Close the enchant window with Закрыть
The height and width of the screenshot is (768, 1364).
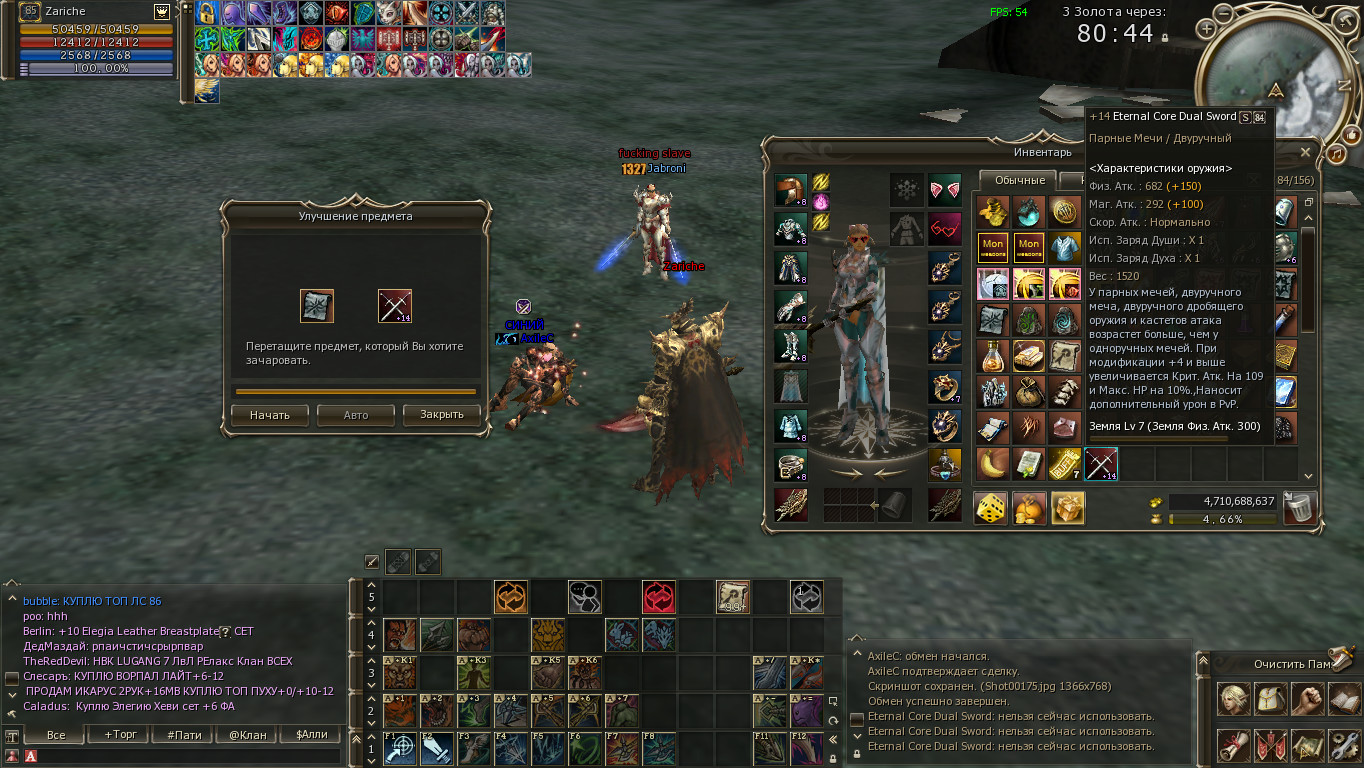click(x=441, y=415)
